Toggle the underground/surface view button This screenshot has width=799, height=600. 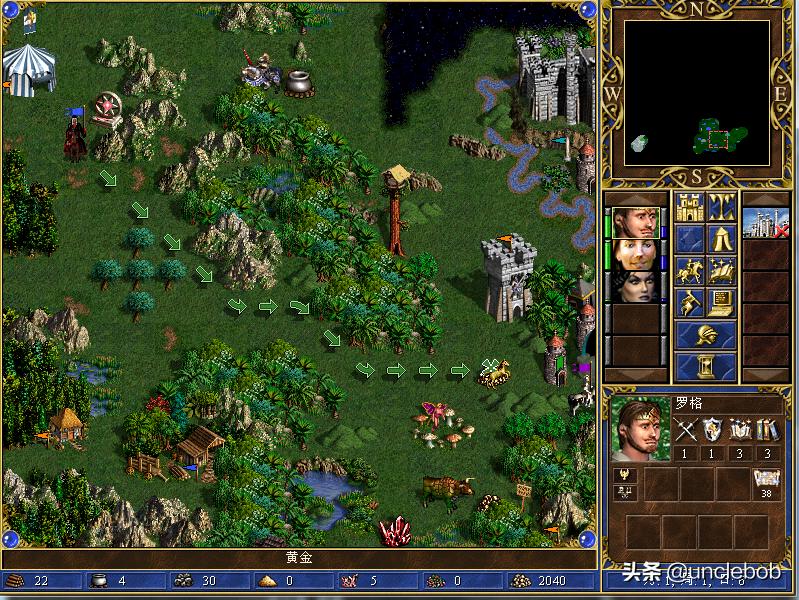point(722,207)
